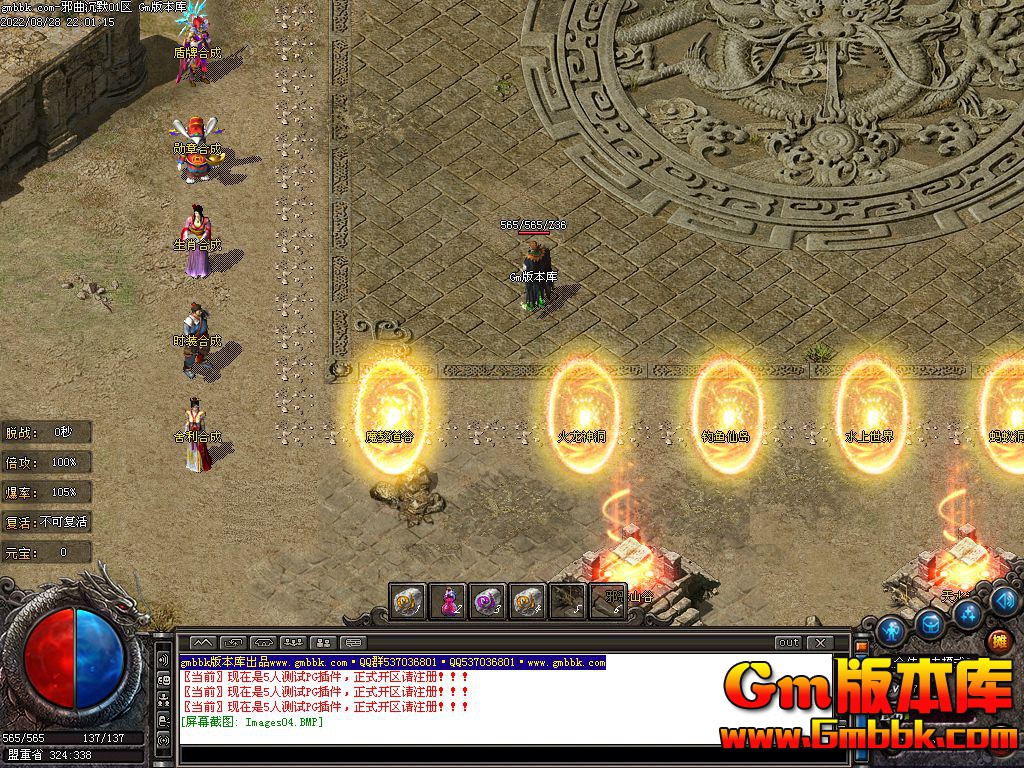The height and width of the screenshot is (768, 1024).
Task: Select the scroll in hotbar slot 4
Action: point(528,601)
